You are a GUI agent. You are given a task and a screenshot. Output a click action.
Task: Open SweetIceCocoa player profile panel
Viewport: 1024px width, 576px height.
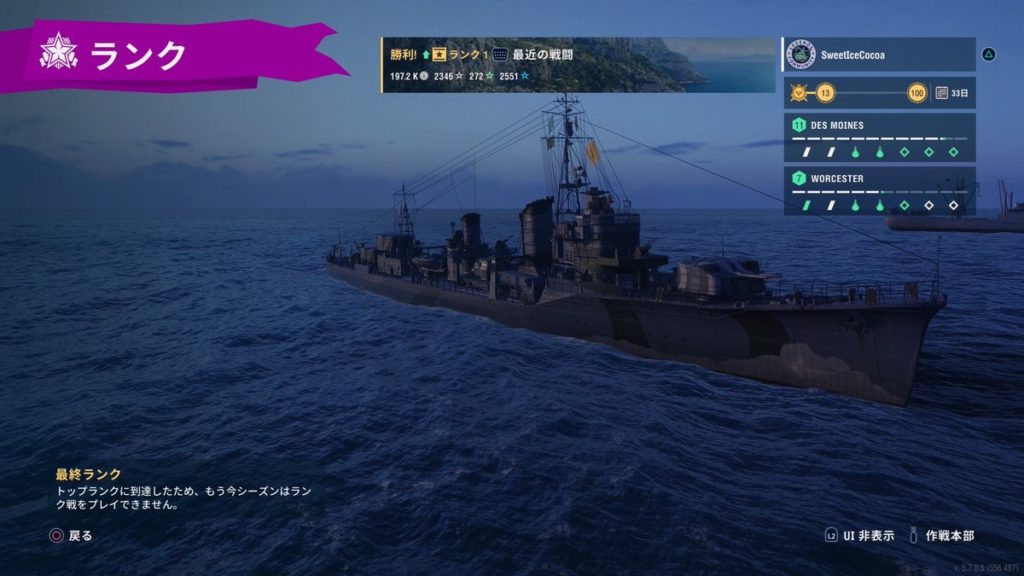878,54
